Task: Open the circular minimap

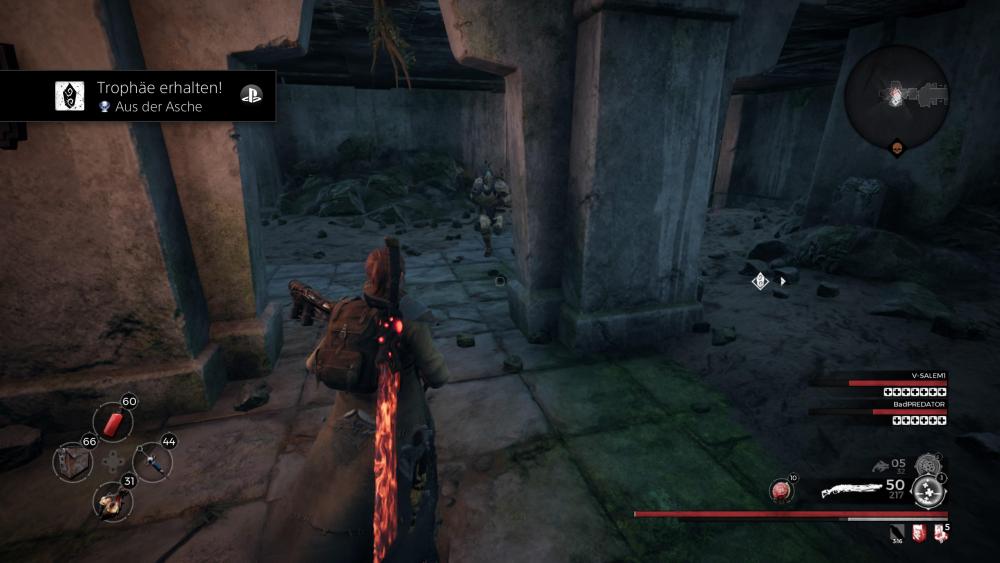Action: [896, 94]
